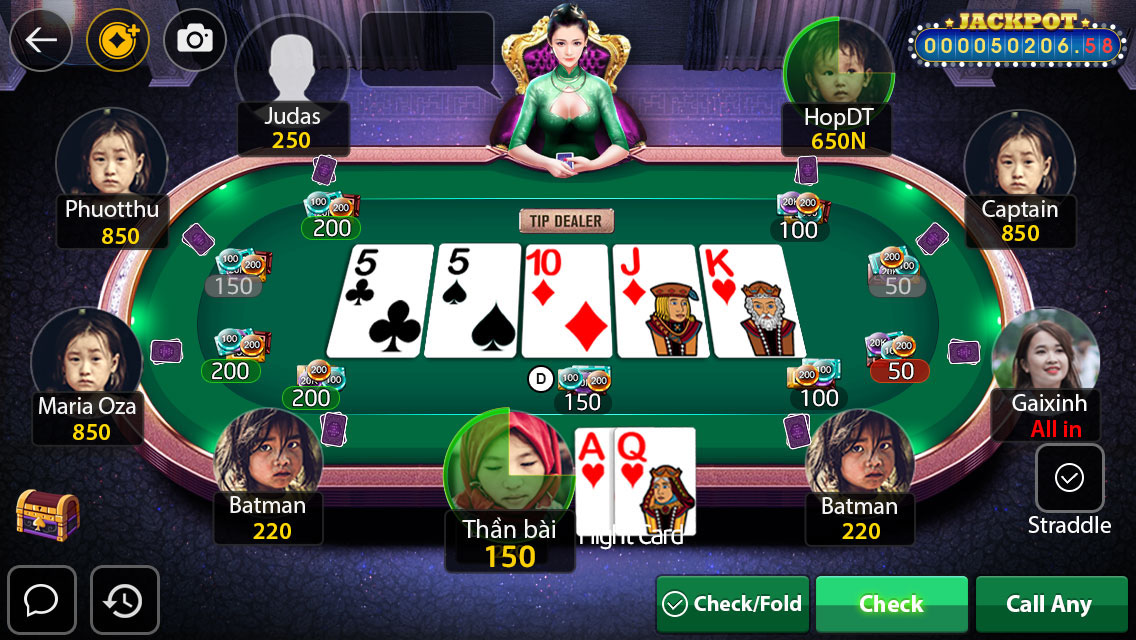This screenshot has height=640, width=1136.
Task: Toggle the Straddle checkbox
Action: pos(1069,478)
